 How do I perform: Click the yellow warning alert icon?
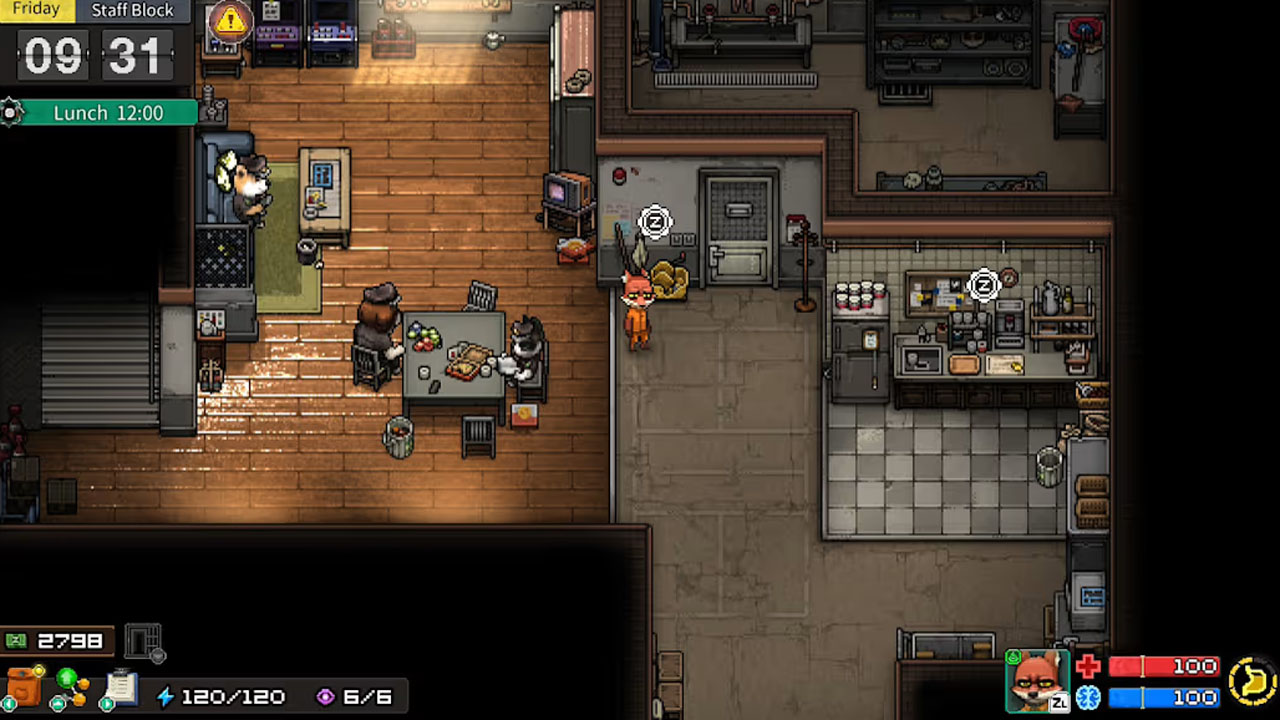(231, 19)
